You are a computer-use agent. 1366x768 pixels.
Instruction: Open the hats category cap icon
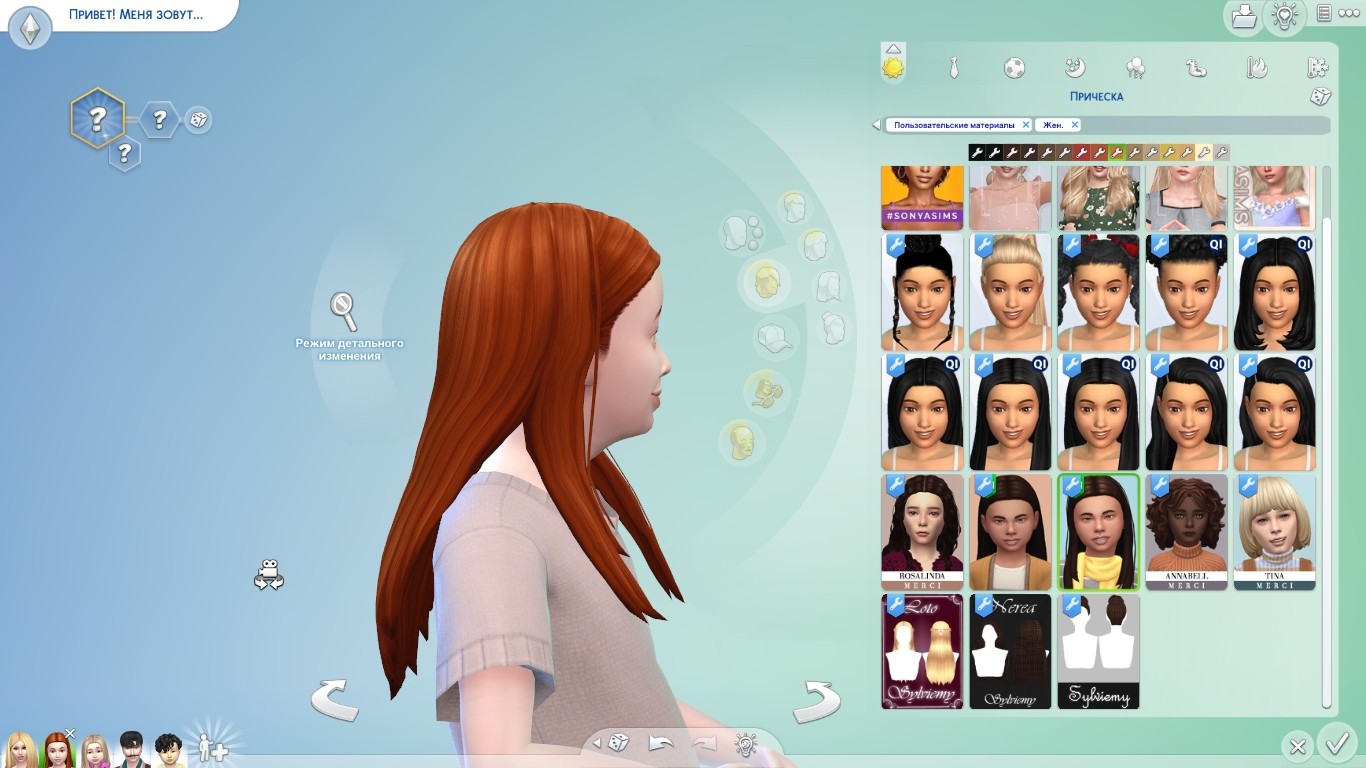pos(772,338)
